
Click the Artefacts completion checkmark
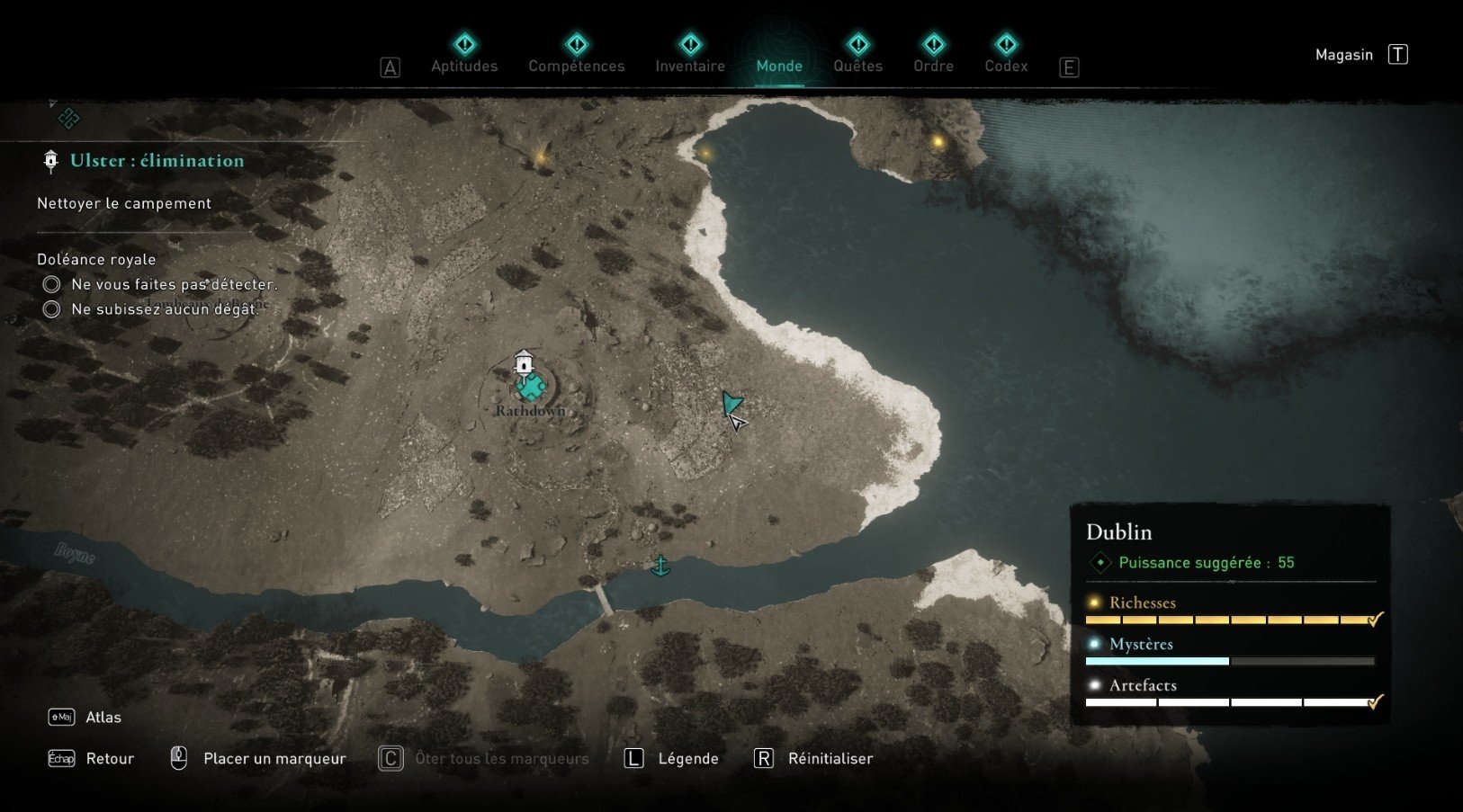pyautogui.click(x=1375, y=702)
